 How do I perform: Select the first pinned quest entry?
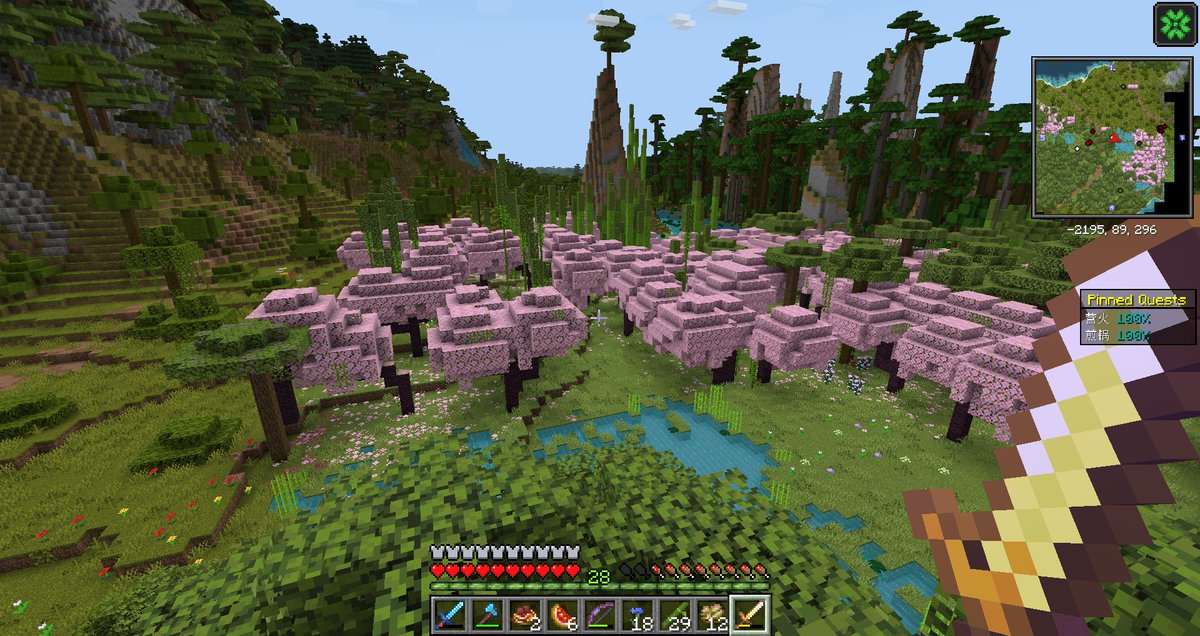[1139, 317]
